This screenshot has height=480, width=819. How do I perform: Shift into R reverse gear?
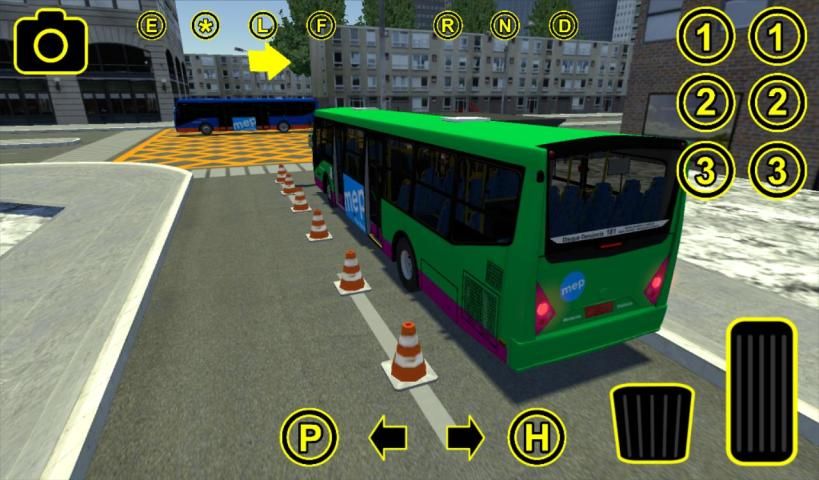tap(447, 25)
